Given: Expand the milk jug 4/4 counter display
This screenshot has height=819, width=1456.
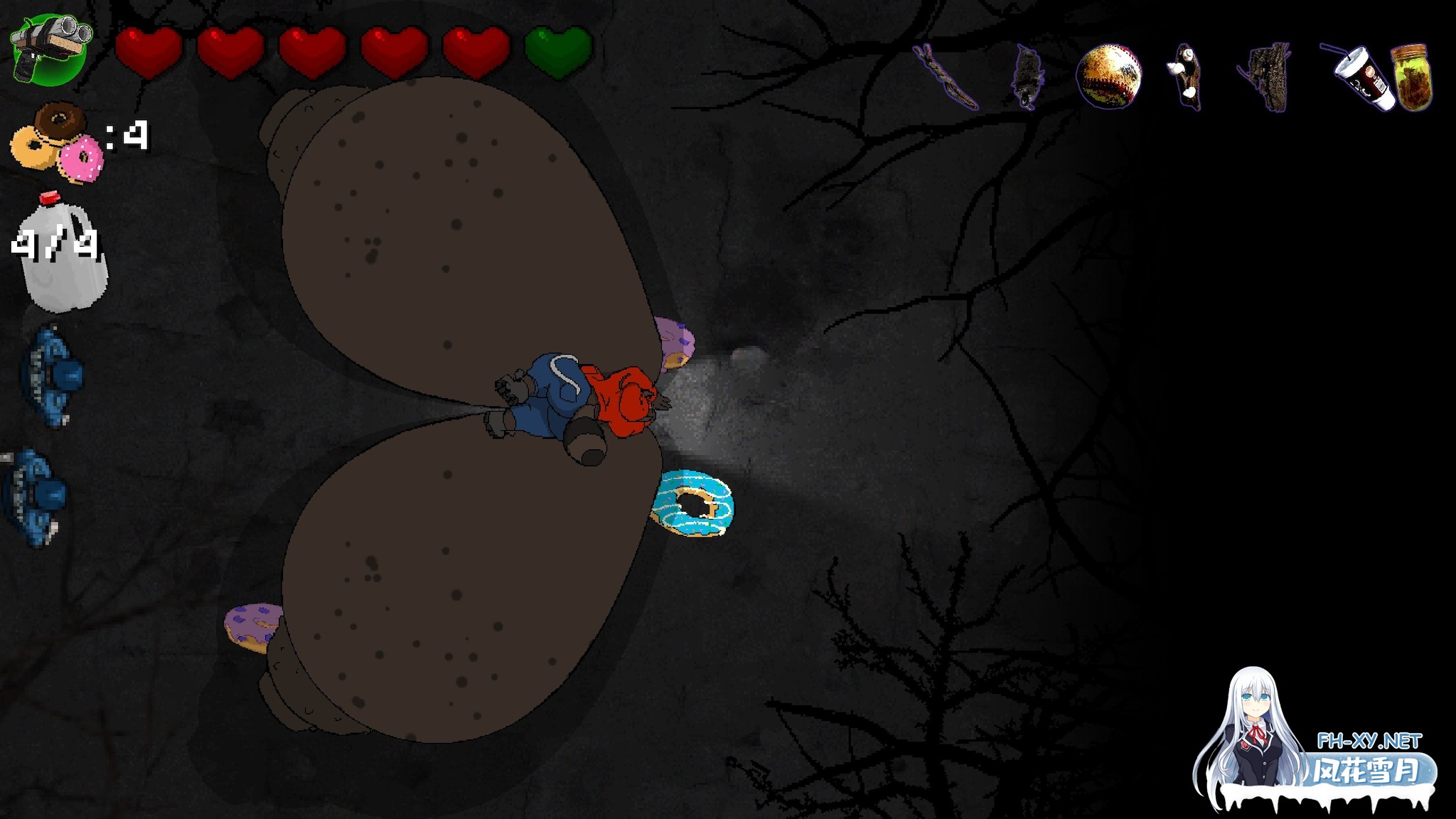Looking at the screenshot, I should coord(53,245).
